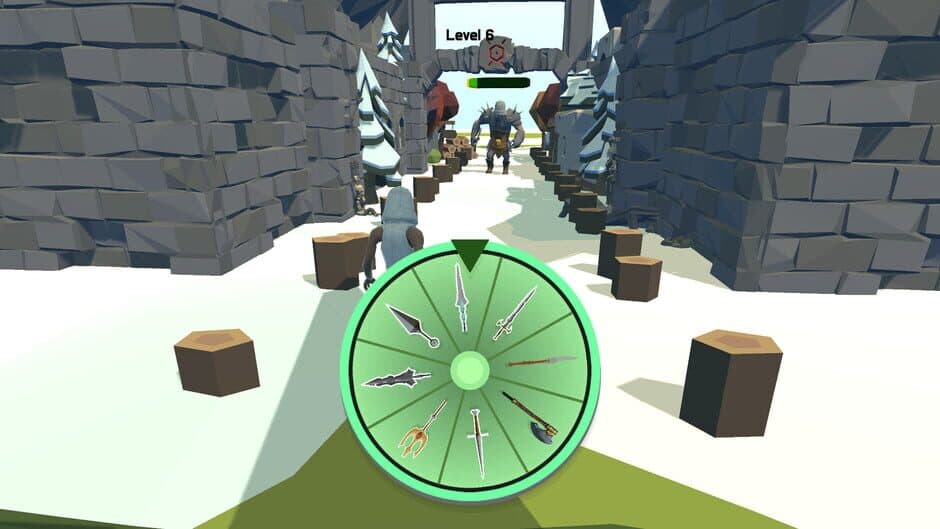This screenshot has width=940, height=529.
Task: Pick the battle axe on the wheel
Action: 528,417
